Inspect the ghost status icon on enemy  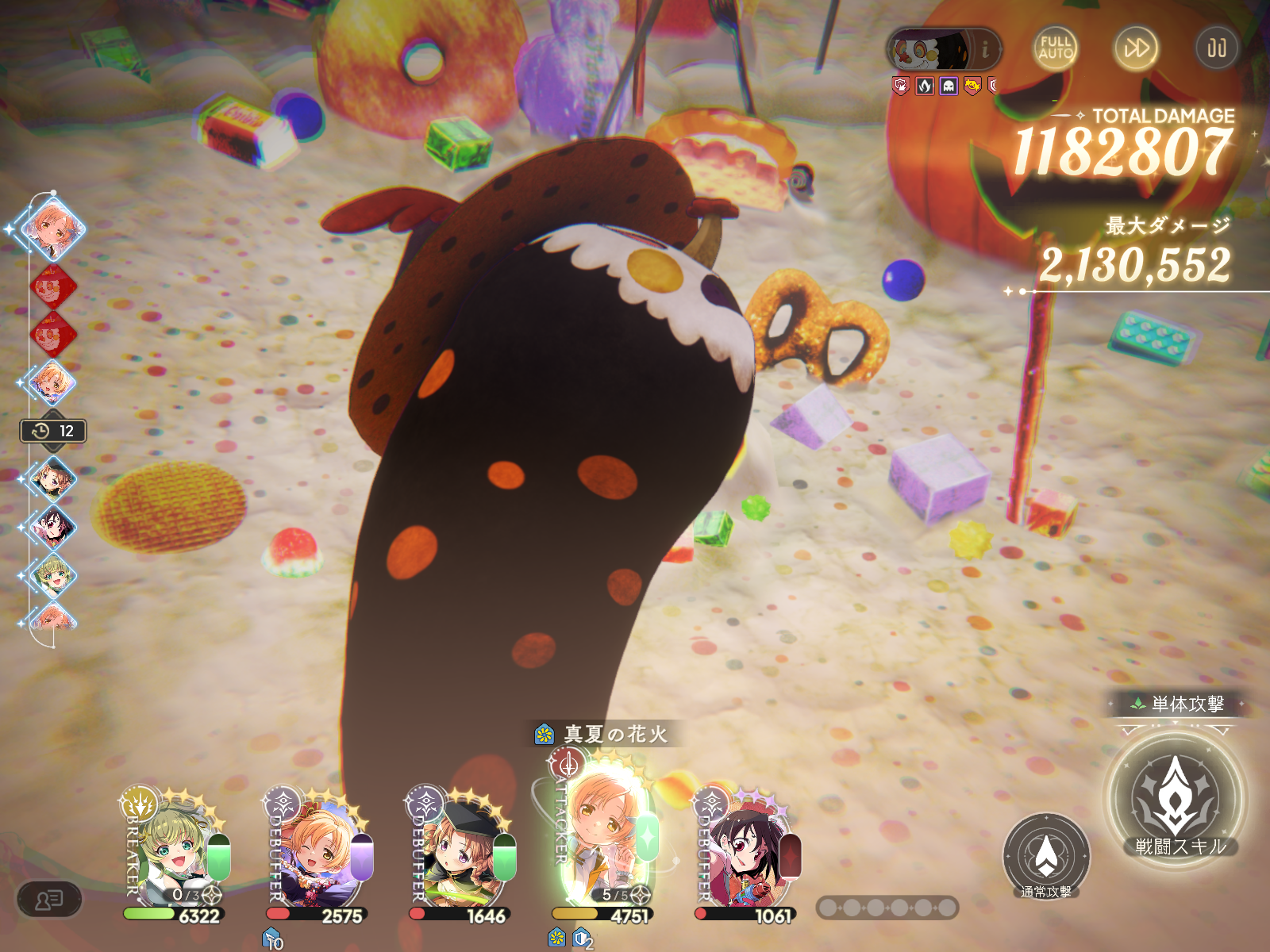click(949, 86)
